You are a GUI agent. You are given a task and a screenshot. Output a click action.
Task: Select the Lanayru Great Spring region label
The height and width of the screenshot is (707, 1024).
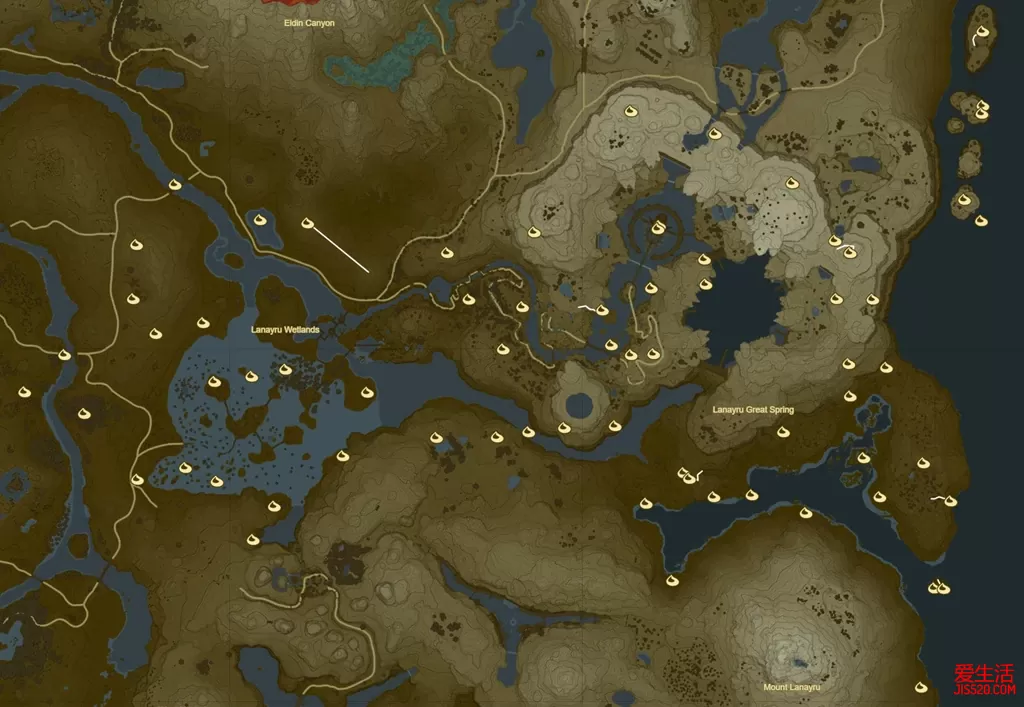[753, 410]
